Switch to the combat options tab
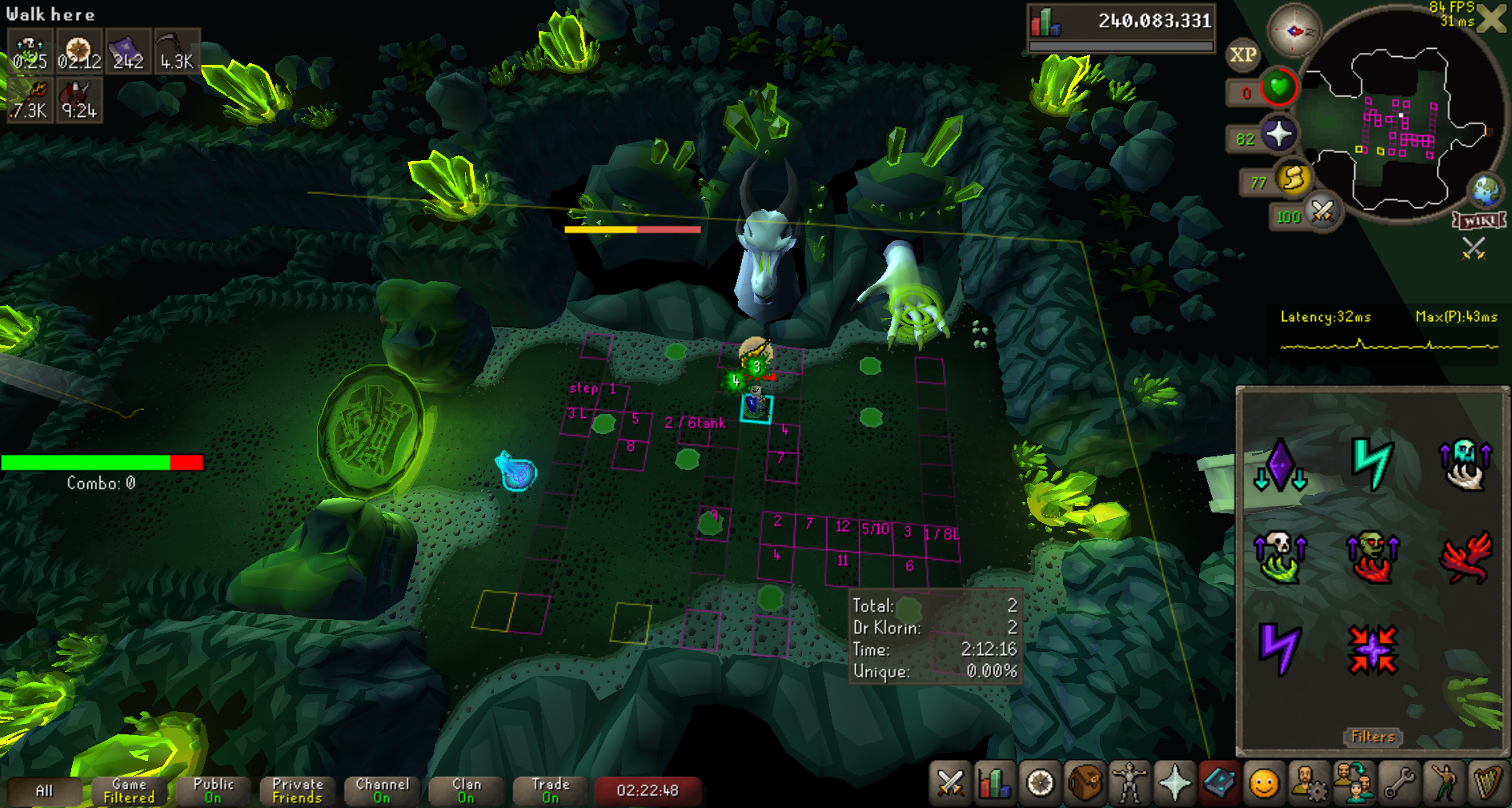 [x=950, y=783]
